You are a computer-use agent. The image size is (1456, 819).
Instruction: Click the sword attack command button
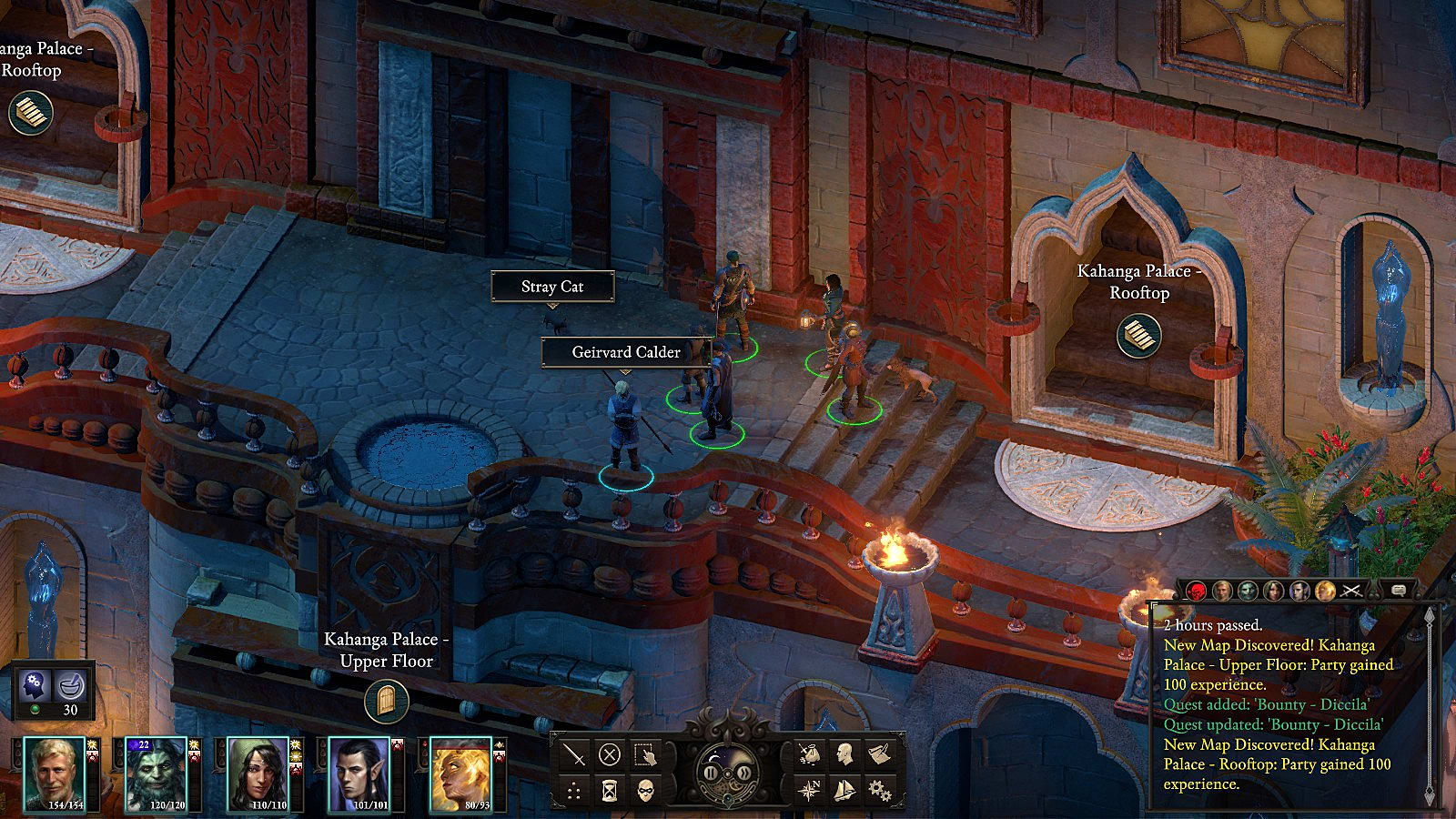(574, 754)
